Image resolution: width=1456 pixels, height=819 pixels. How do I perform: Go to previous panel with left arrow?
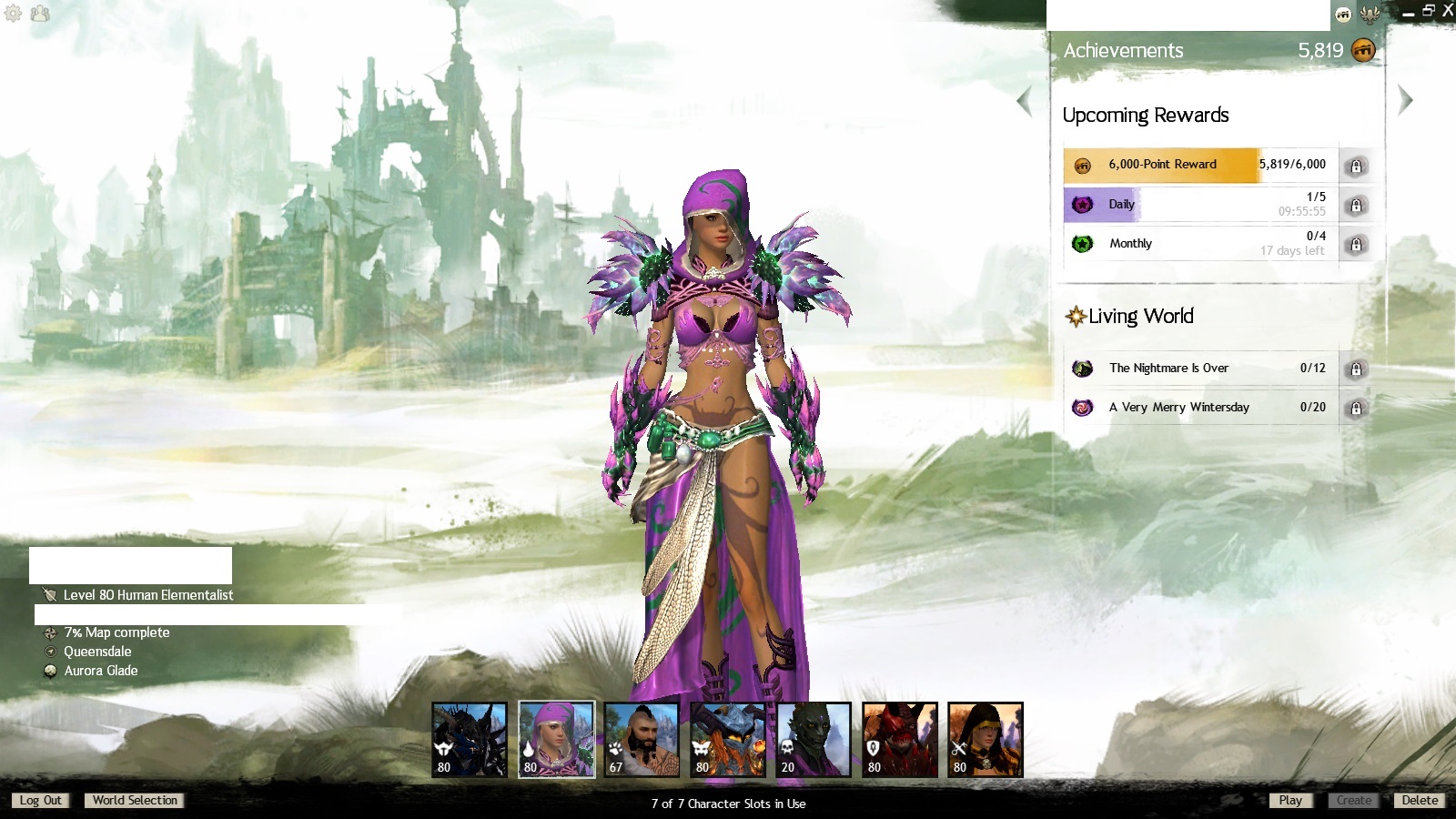1025,100
